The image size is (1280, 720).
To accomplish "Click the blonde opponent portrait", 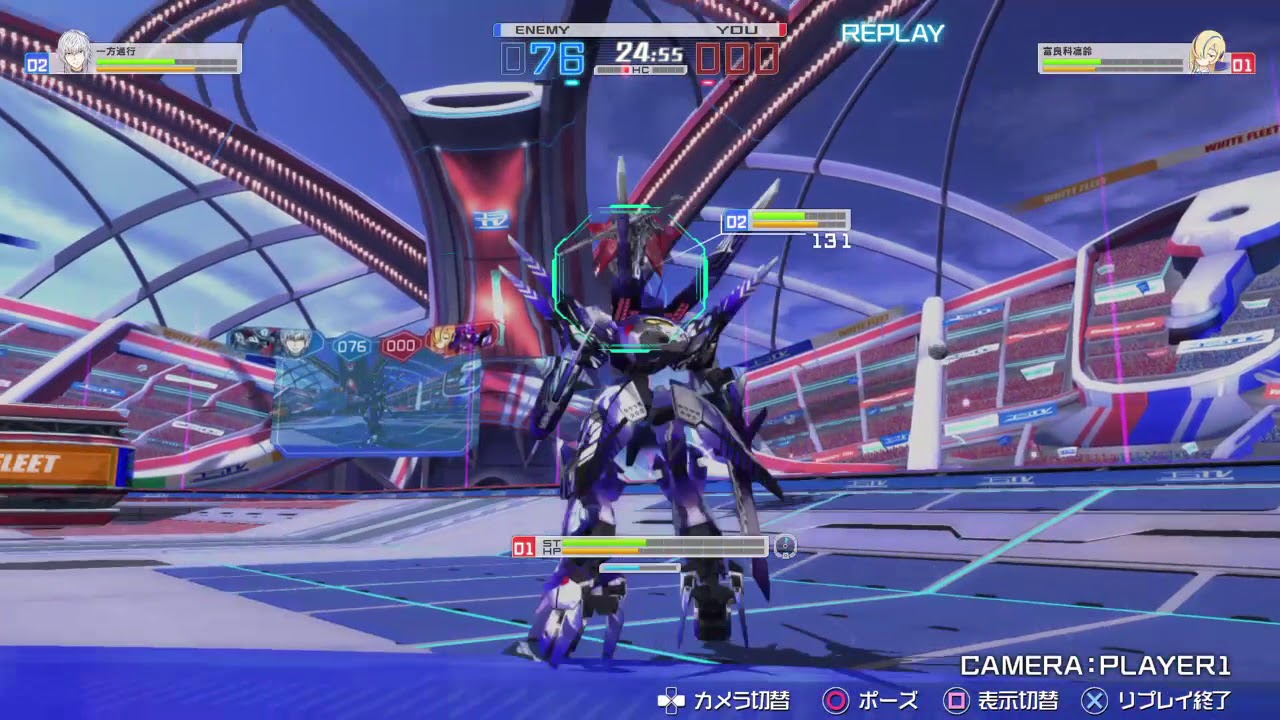I will [x=1208, y=52].
